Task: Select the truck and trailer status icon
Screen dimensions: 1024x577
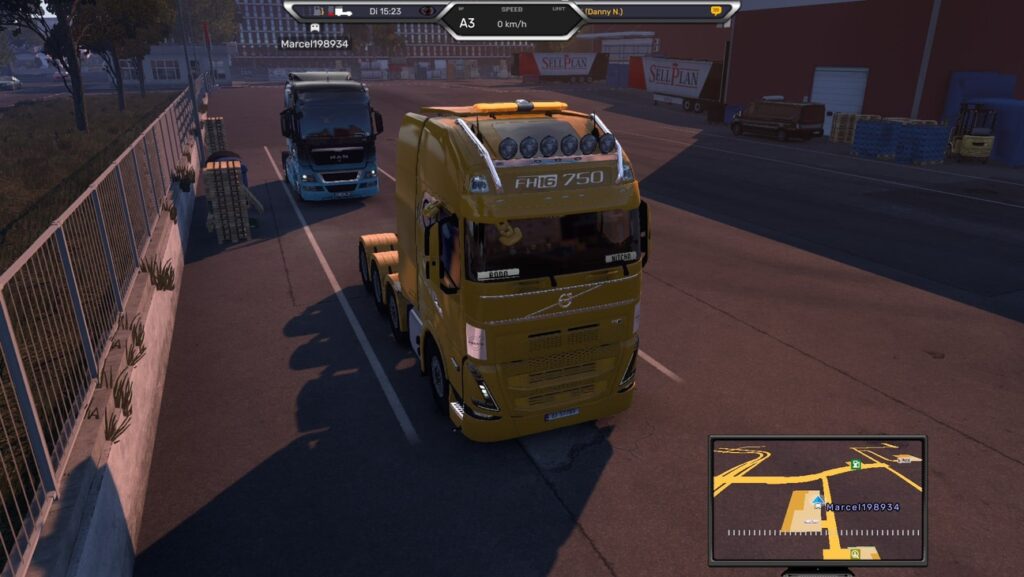Action: [x=336, y=11]
